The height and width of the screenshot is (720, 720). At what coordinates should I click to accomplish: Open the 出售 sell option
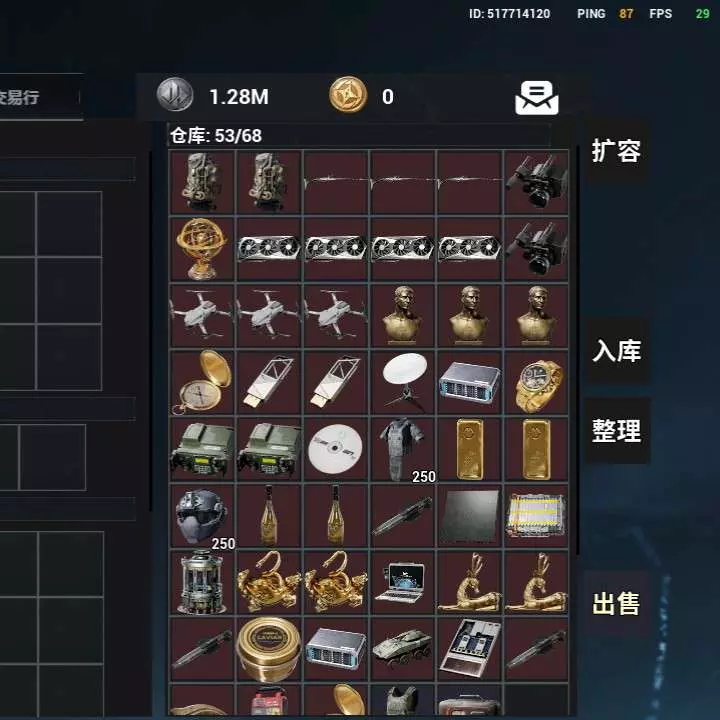(x=616, y=604)
